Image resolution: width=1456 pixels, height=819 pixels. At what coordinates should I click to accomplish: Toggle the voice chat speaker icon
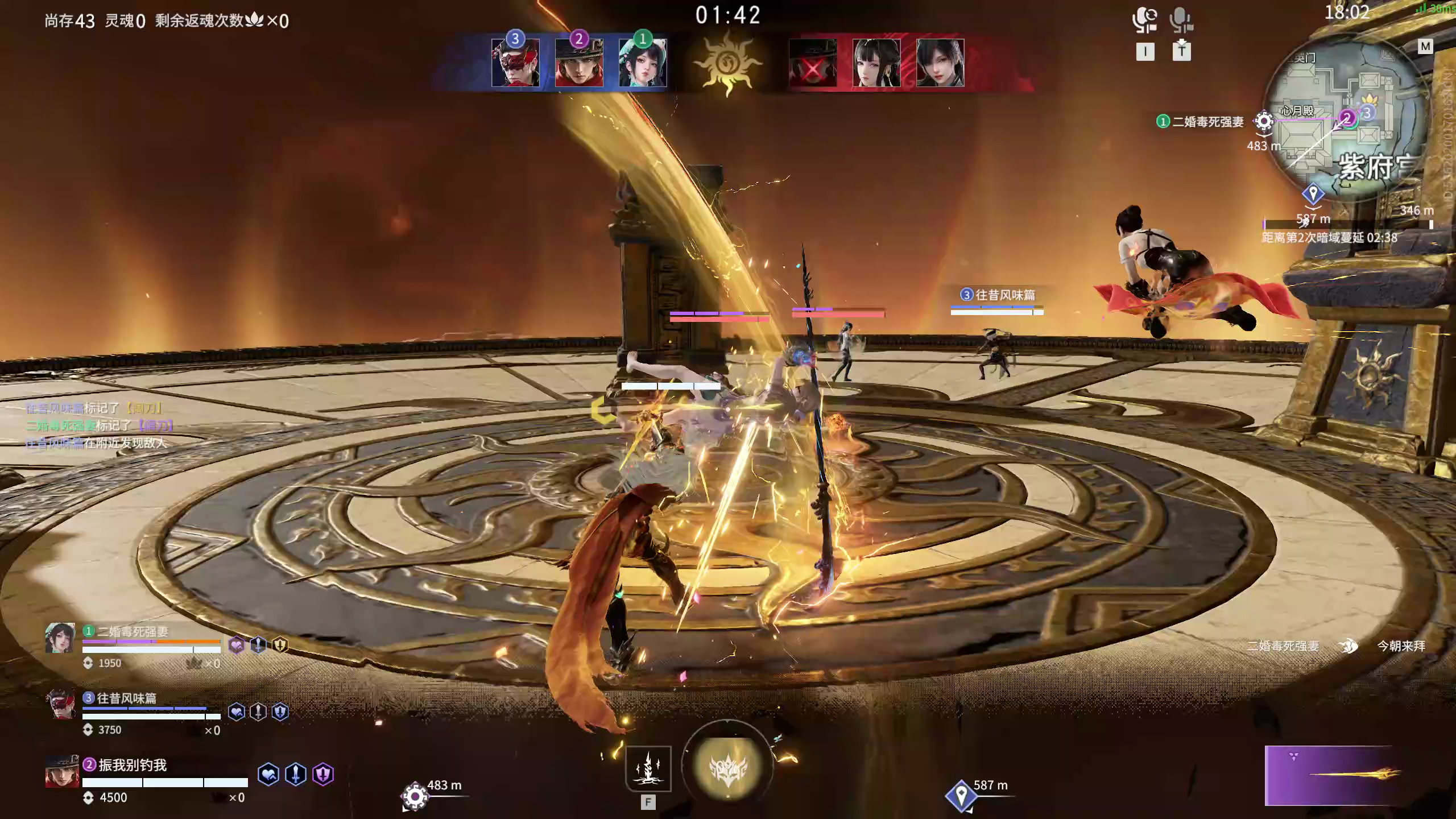click(1144, 20)
